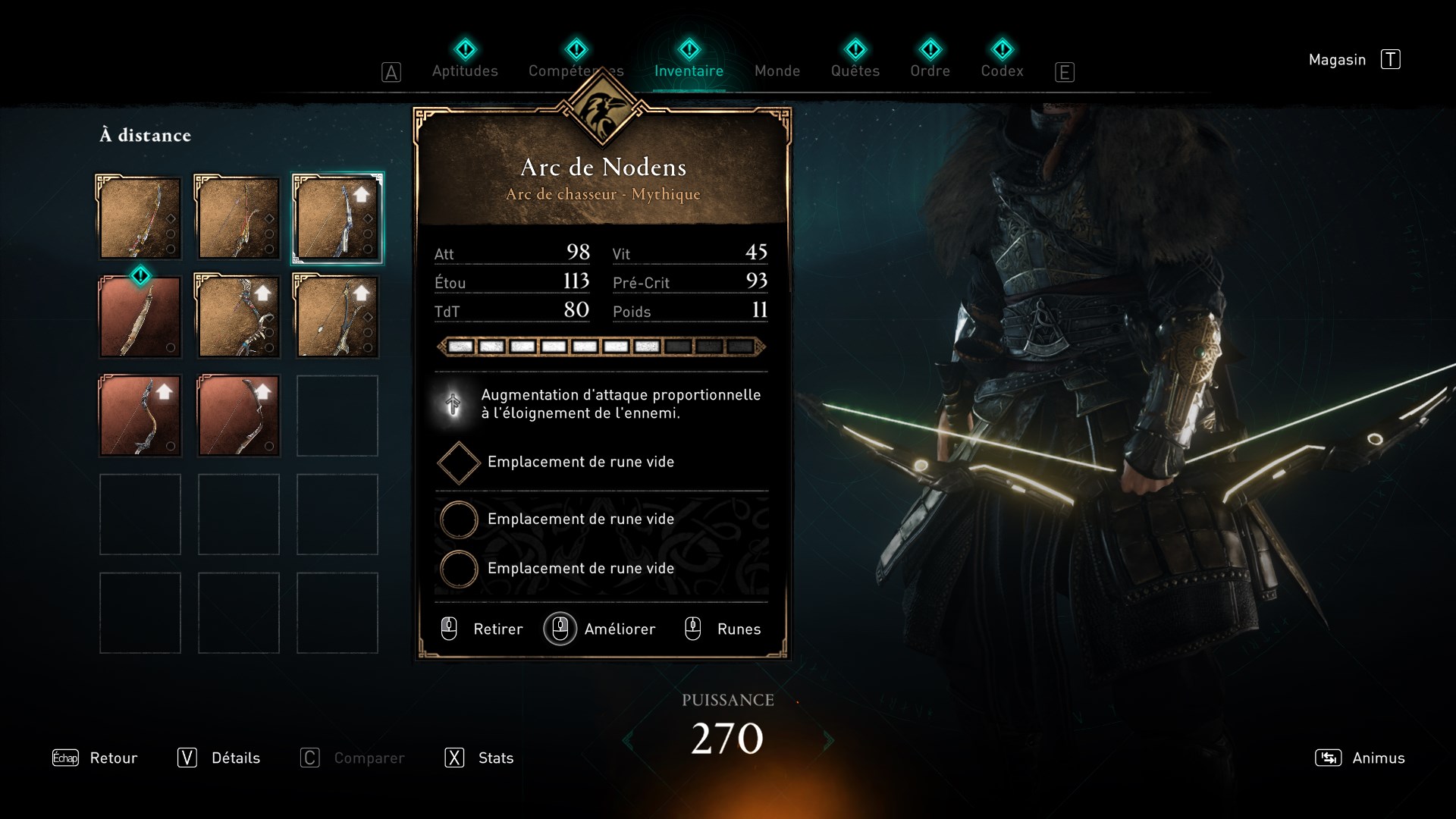
Task: Click the Animus icon in the bottom right
Action: click(x=1328, y=758)
